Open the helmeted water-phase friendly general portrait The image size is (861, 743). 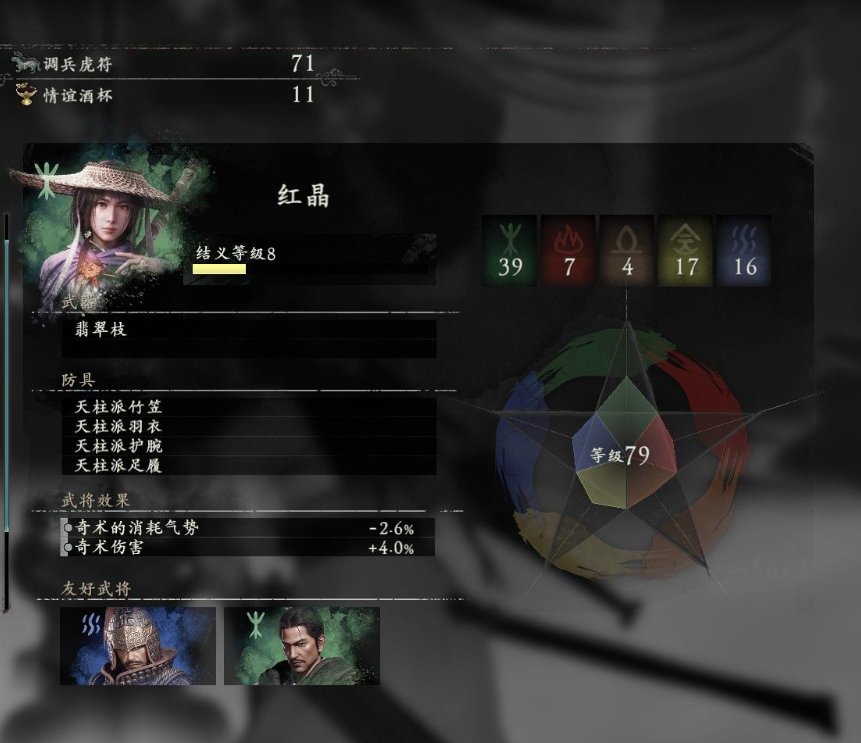[138, 646]
